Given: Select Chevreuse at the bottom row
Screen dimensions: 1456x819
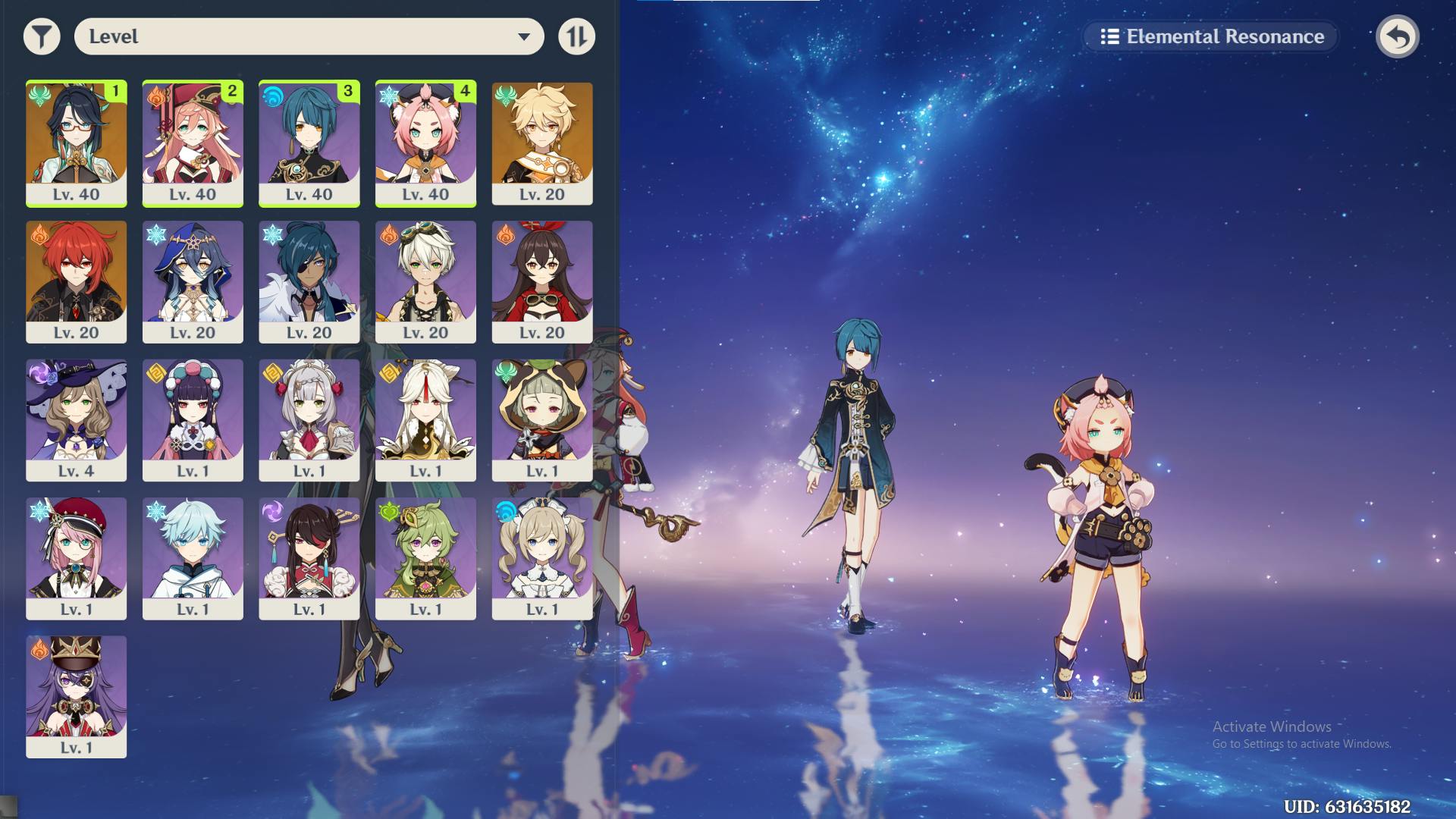Looking at the screenshot, I should tap(76, 696).
